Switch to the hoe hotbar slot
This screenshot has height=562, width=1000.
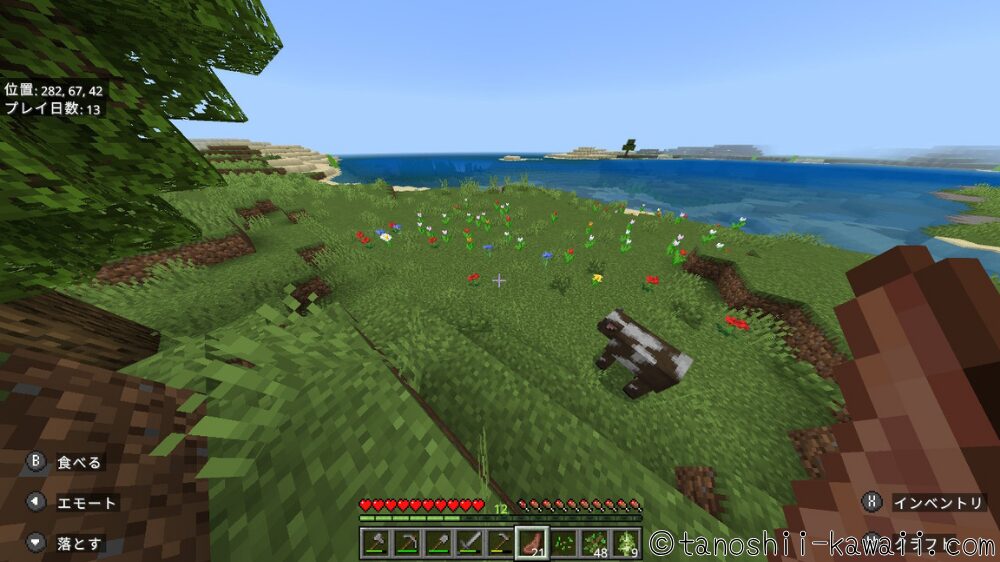coord(500,543)
